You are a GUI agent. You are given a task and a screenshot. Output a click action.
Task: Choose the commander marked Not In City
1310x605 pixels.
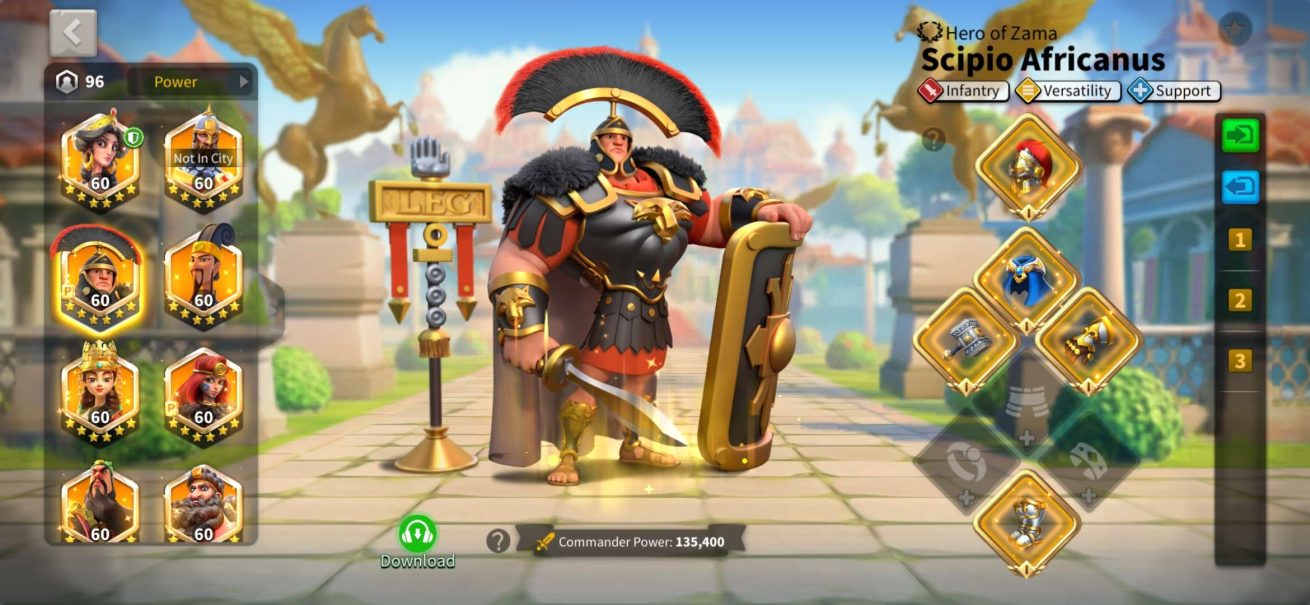(x=203, y=160)
